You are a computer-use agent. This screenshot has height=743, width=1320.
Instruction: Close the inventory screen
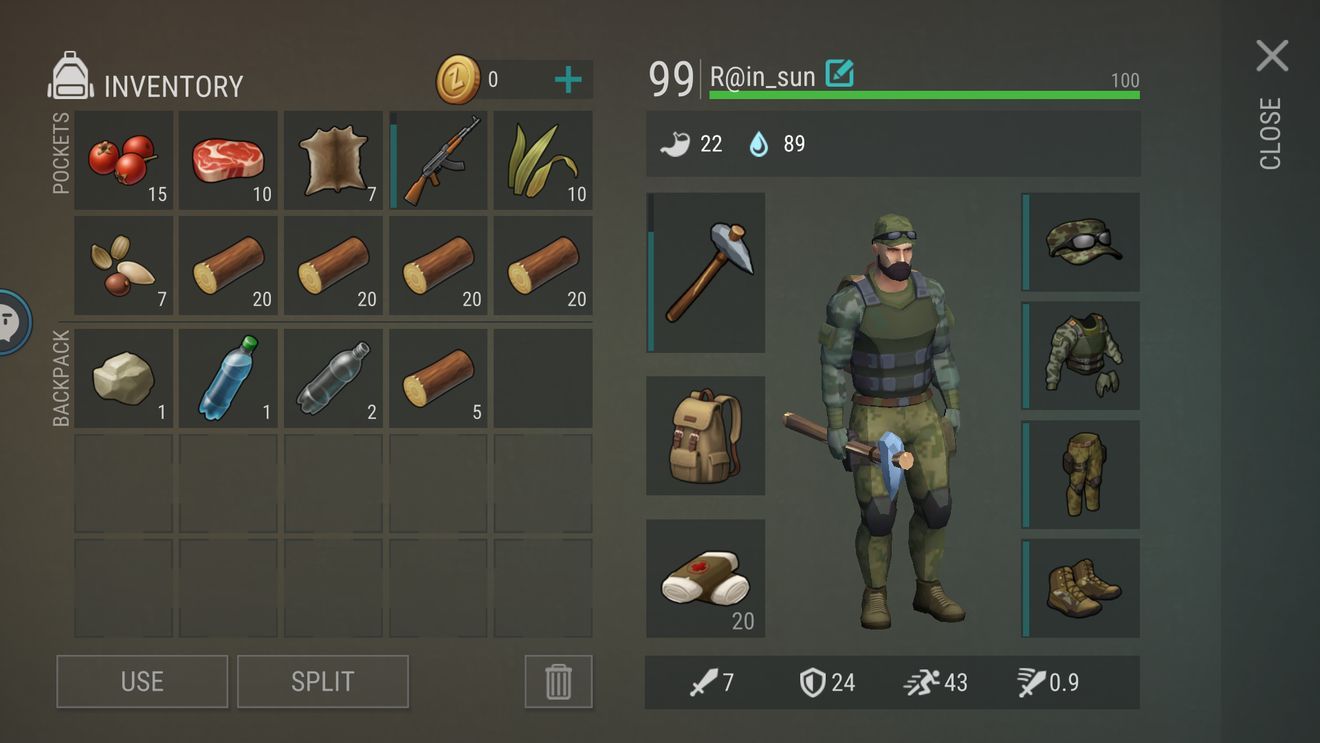pyautogui.click(x=1272, y=57)
